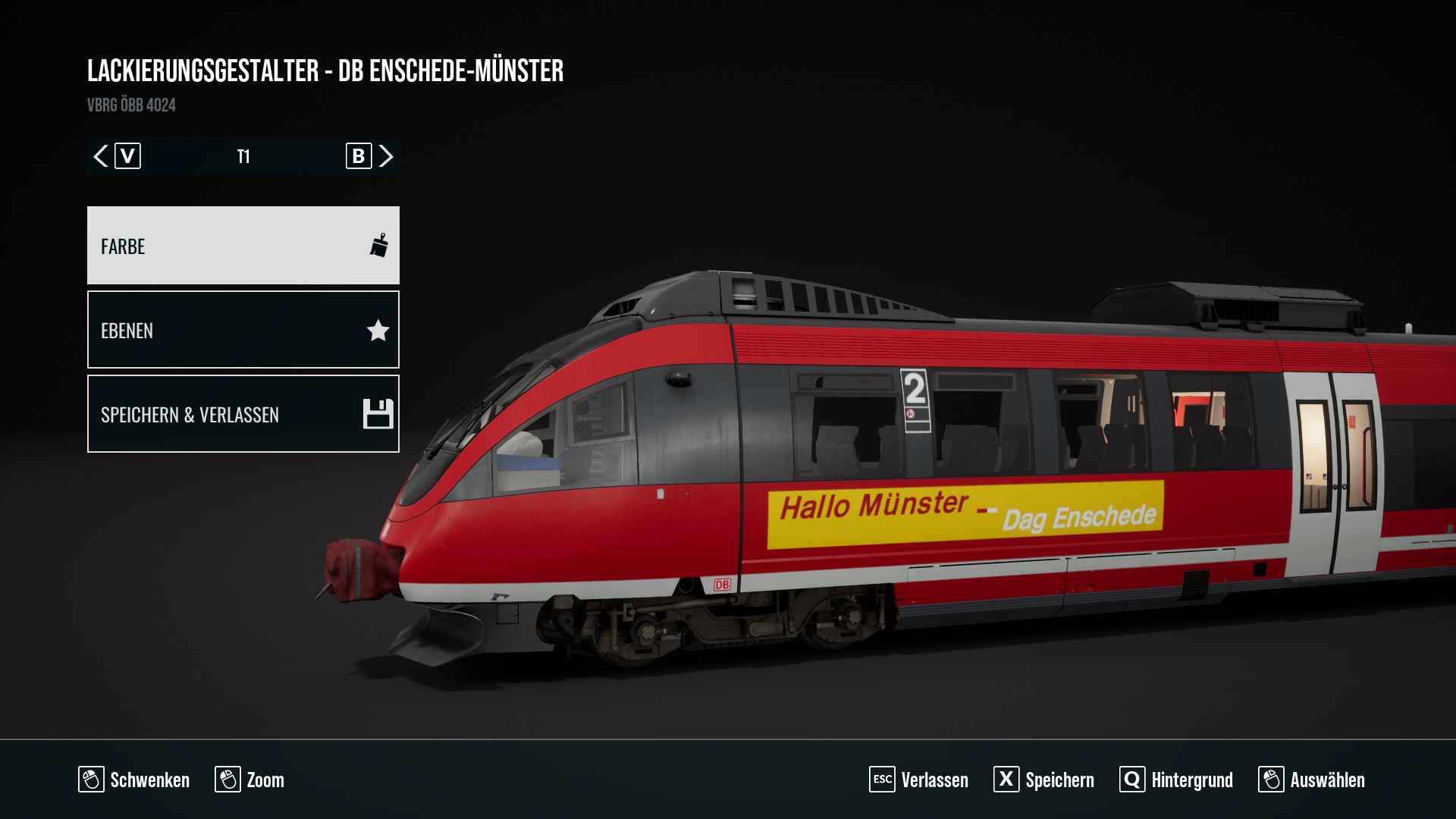Viewport: 1456px width, 819px height.
Task: Change the Hintergrund background
Action: [x=1176, y=780]
